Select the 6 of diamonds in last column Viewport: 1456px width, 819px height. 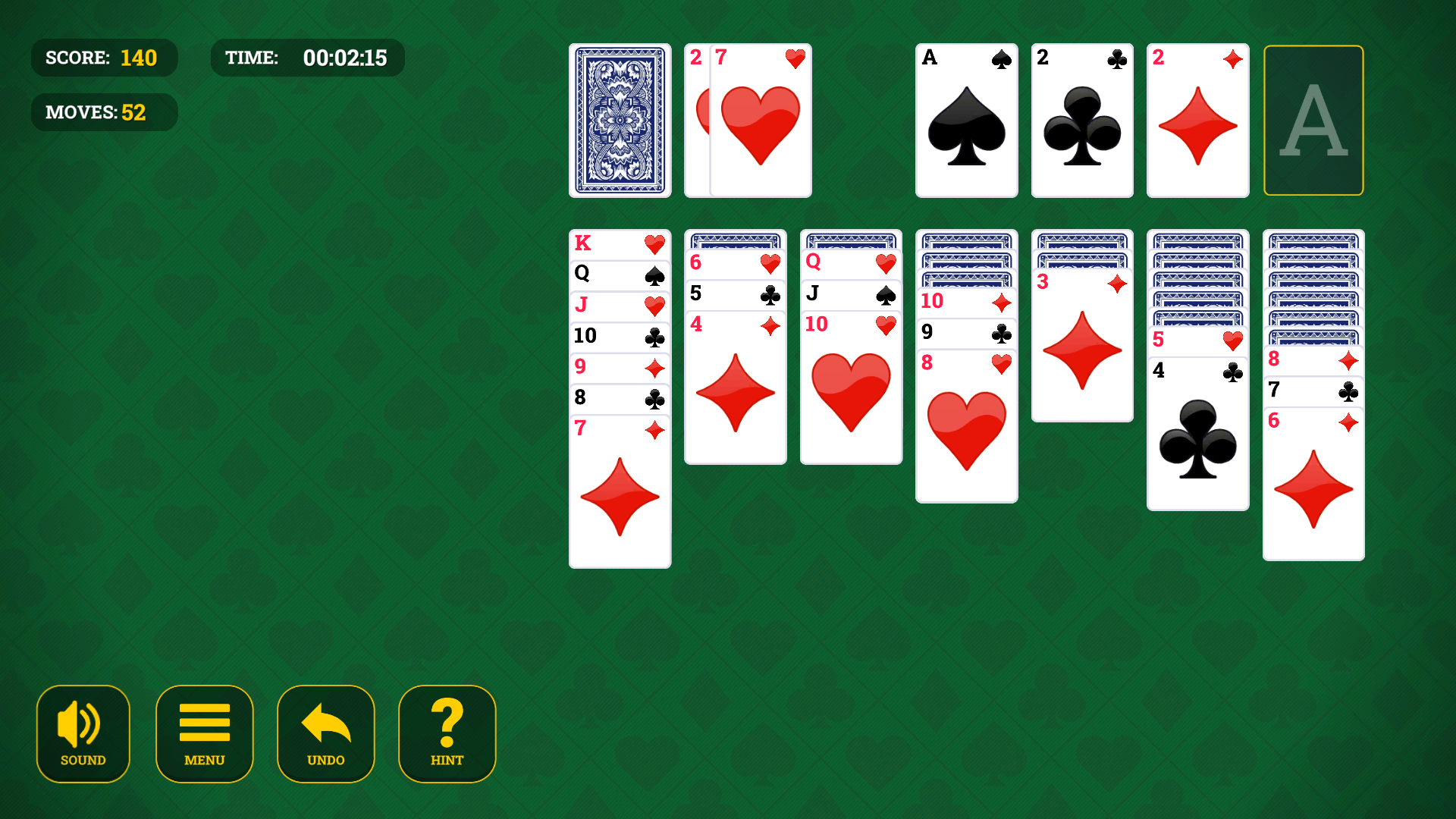pos(1313,485)
